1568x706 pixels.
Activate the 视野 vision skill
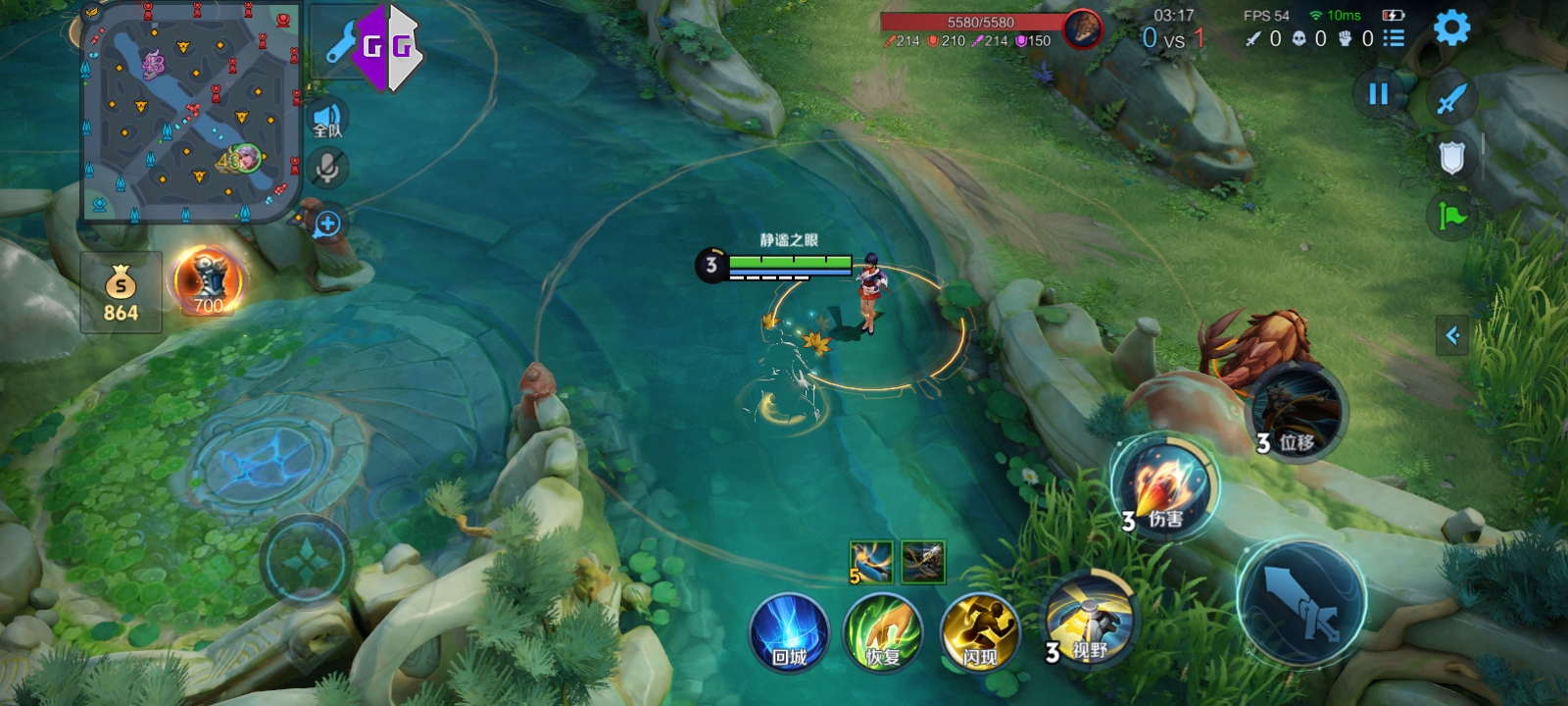(1090, 620)
